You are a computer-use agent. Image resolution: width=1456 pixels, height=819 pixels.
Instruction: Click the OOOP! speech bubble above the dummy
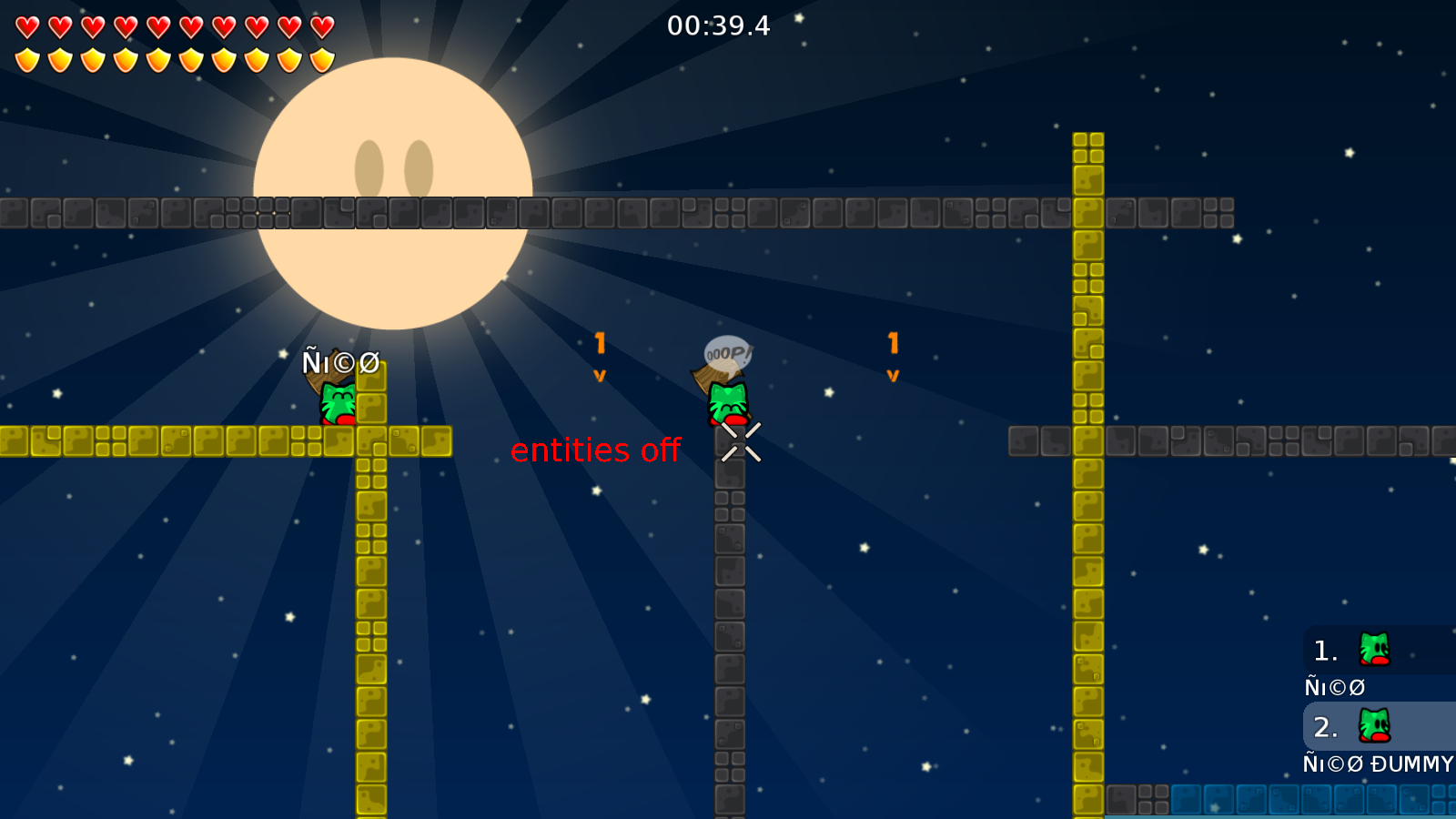(x=728, y=351)
